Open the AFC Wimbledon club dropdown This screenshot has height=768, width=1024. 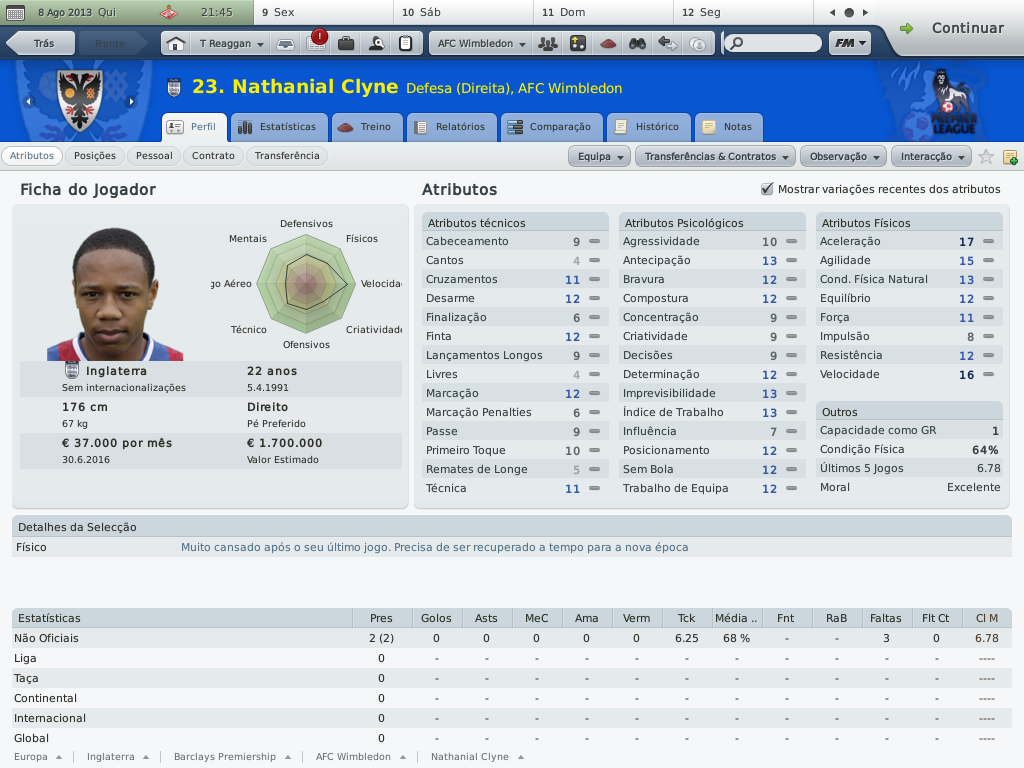pyautogui.click(x=482, y=44)
